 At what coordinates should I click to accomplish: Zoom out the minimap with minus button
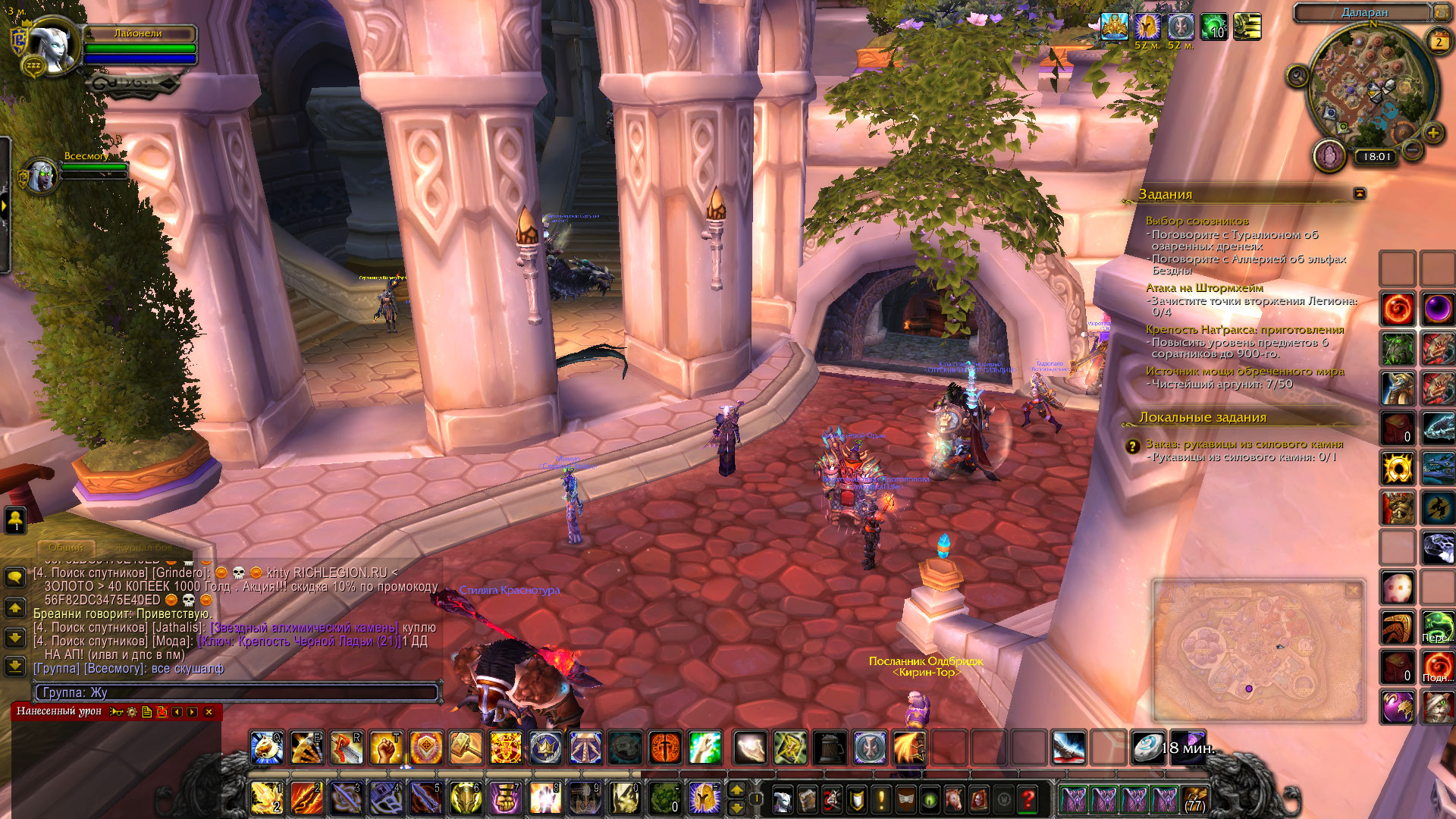point(1412,150)
